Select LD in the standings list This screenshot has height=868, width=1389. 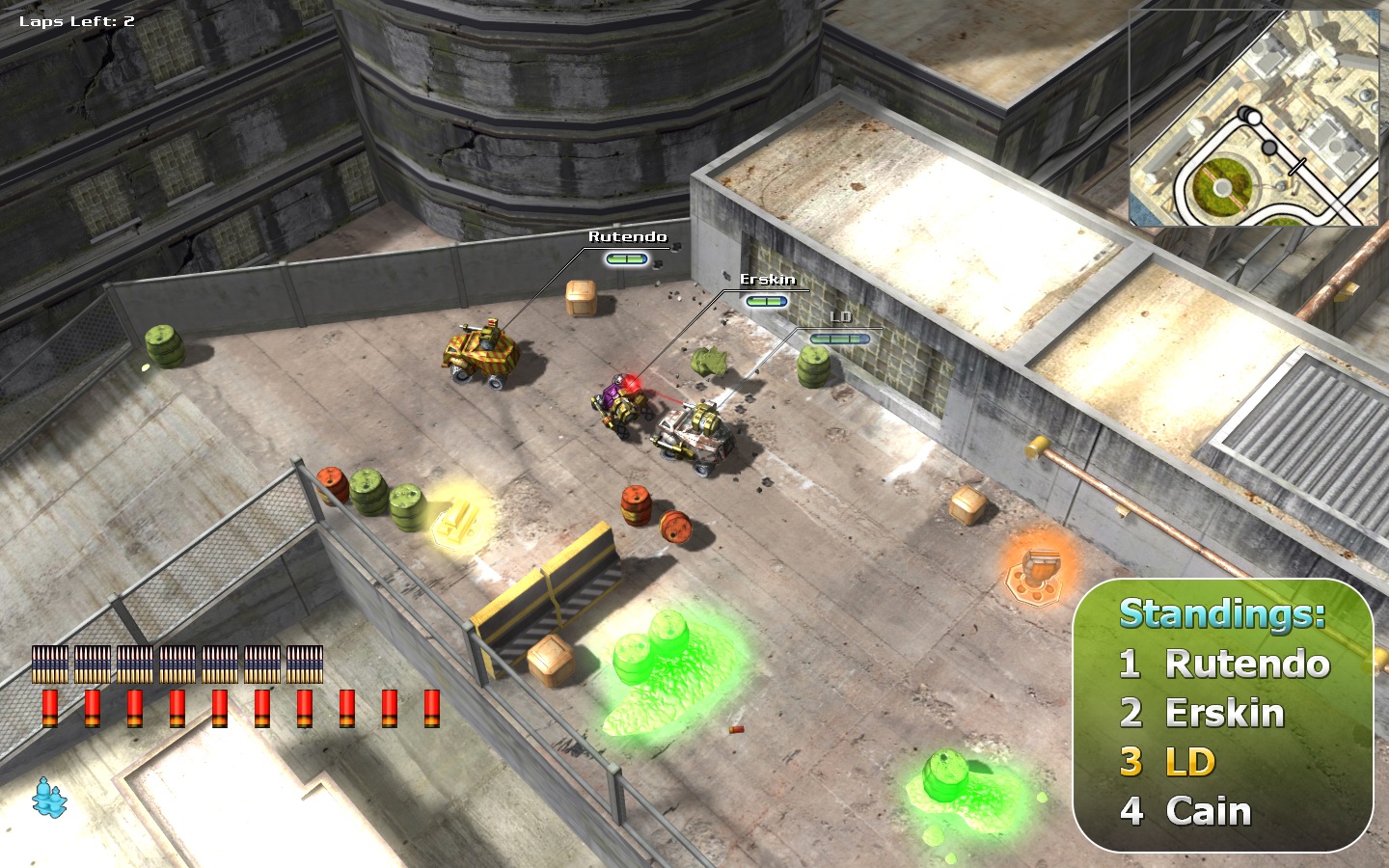click(x=1168, y=761)
